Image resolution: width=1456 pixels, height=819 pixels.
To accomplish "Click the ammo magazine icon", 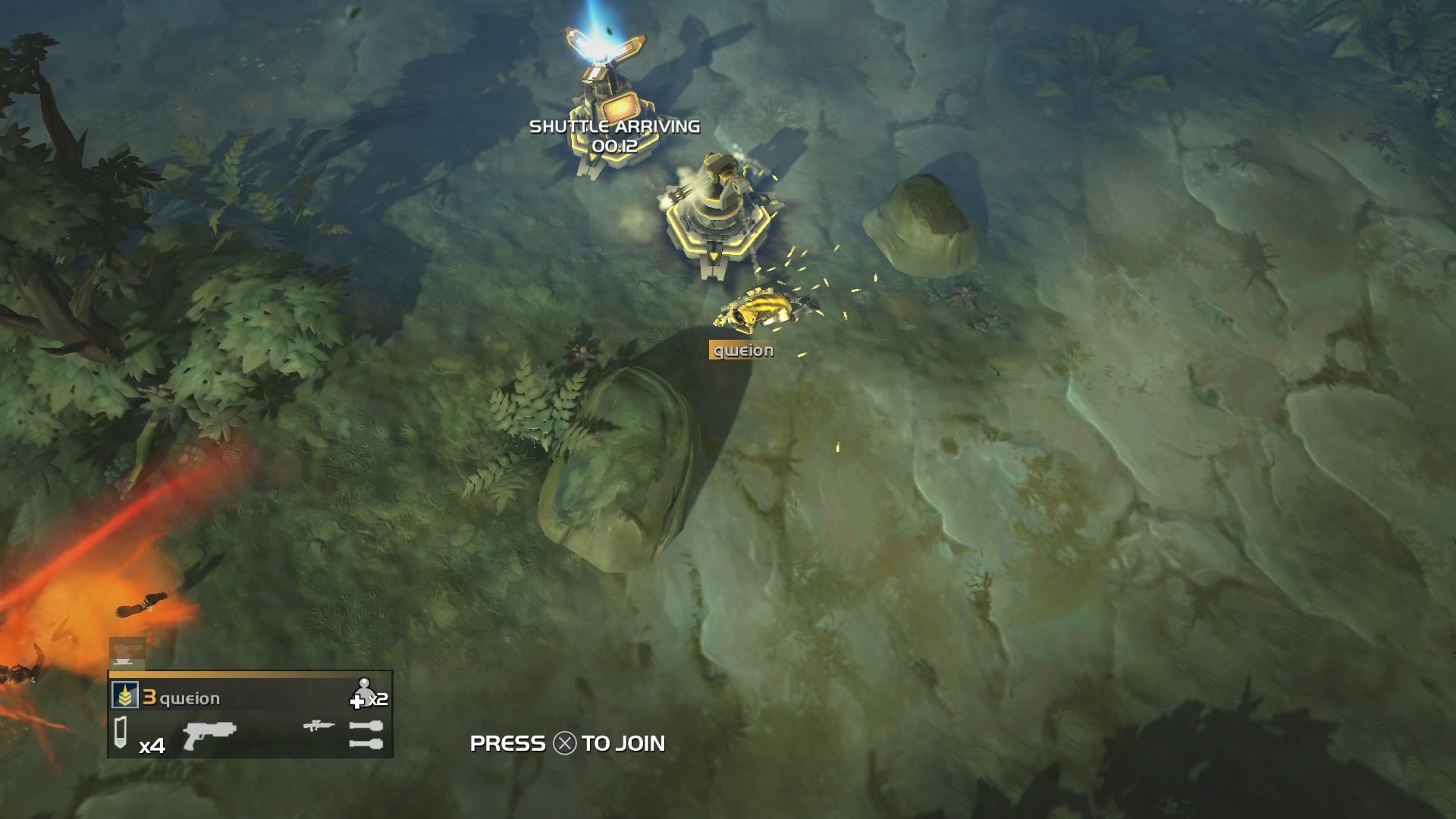I will point(121,734).
